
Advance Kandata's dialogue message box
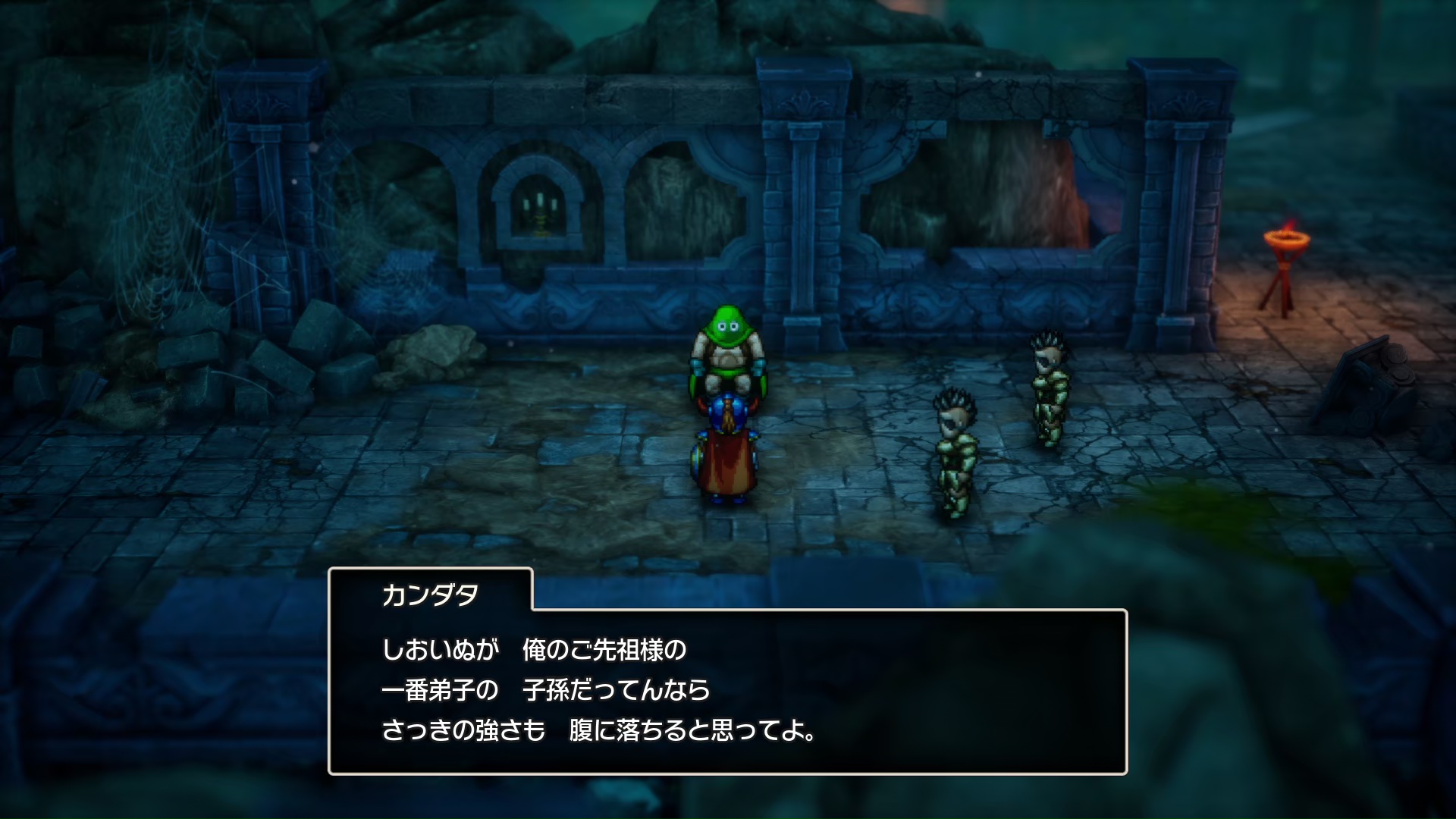(726, 690)
